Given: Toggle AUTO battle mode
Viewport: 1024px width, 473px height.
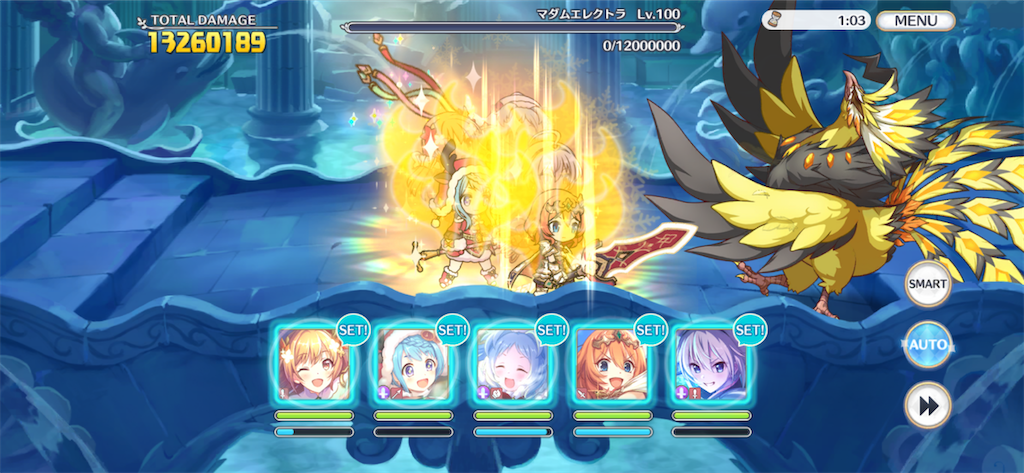Looking at the screenshot, I should coord(927,346).
